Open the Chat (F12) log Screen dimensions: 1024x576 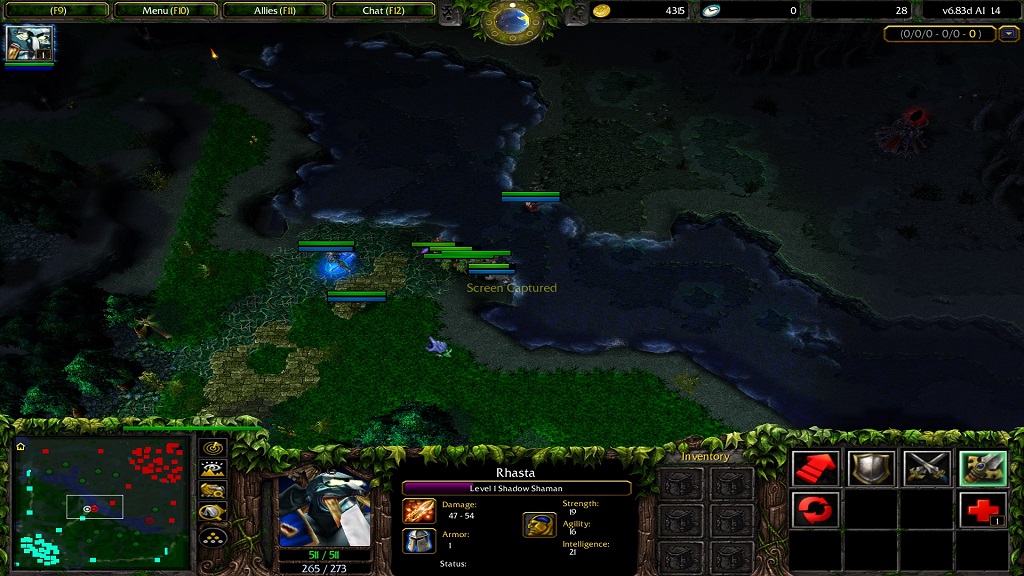tap(384, 11)
